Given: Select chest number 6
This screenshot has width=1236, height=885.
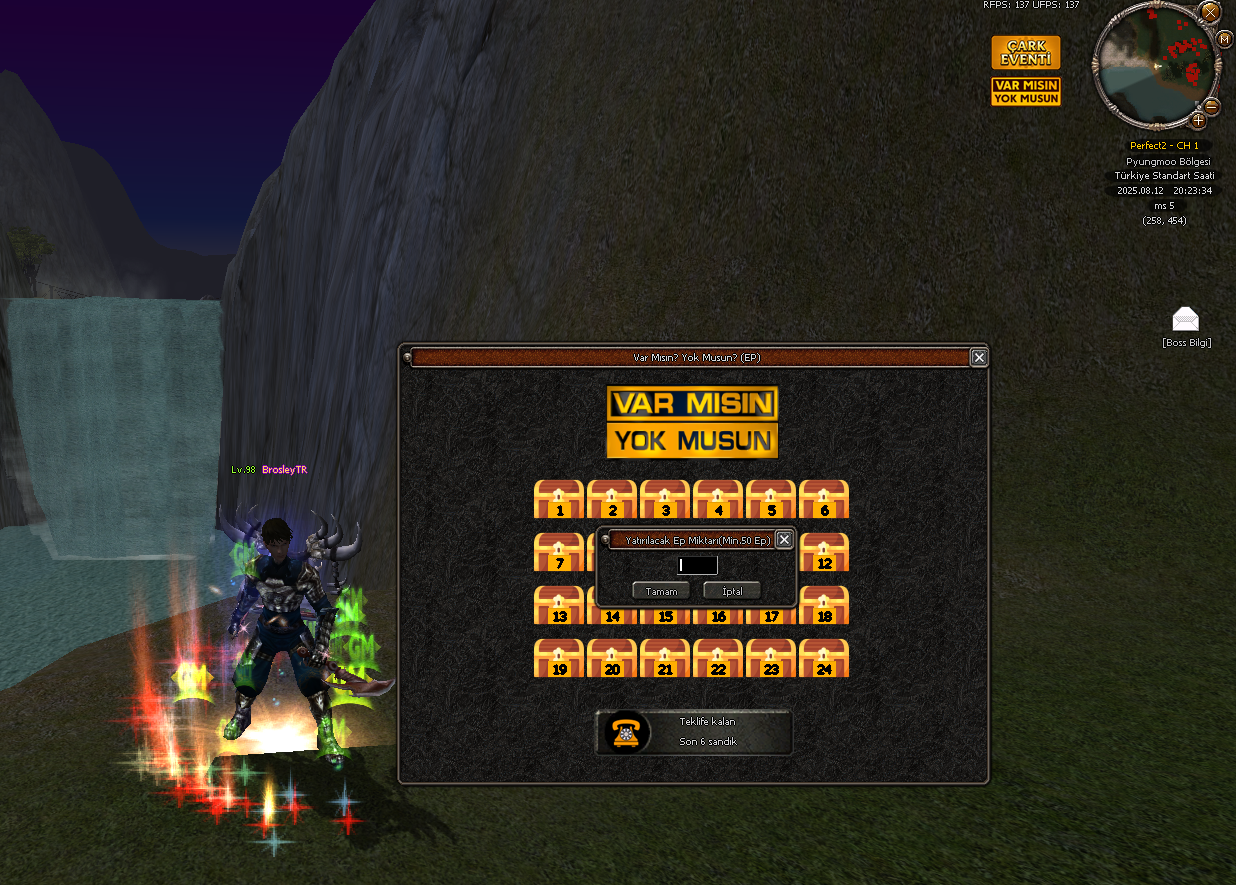Looking at the screenshot, I should (824, 499).
